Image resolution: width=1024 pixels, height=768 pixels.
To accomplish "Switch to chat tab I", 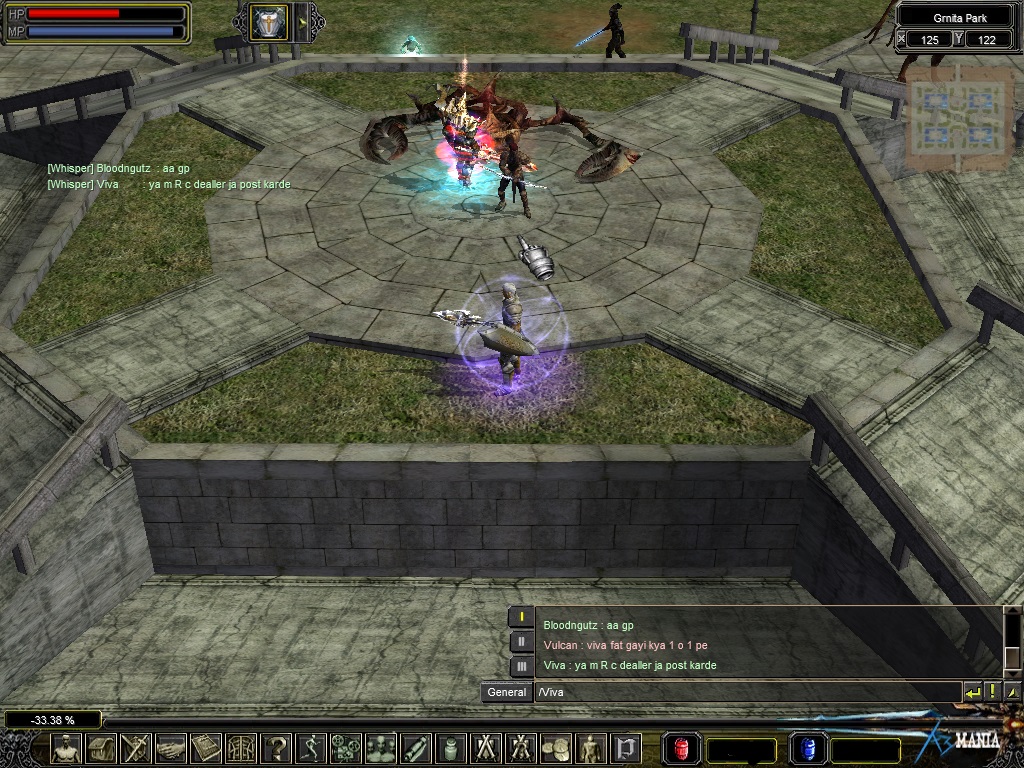I will click(x=521, y=618).
